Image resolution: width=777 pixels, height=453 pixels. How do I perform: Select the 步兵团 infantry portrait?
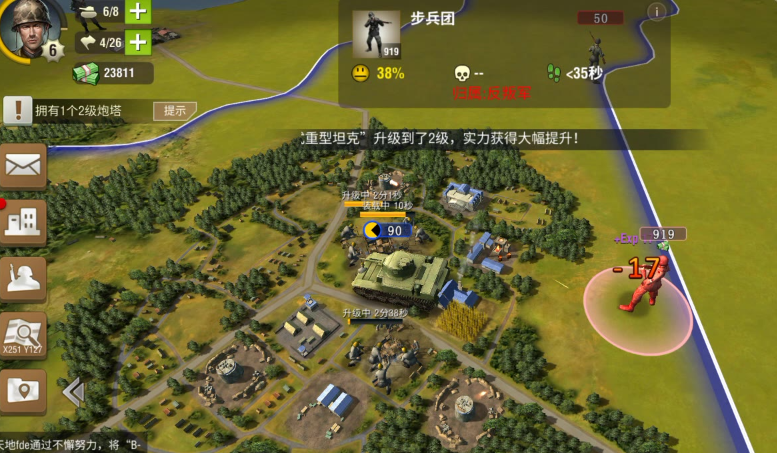click(x=375, y=35)
